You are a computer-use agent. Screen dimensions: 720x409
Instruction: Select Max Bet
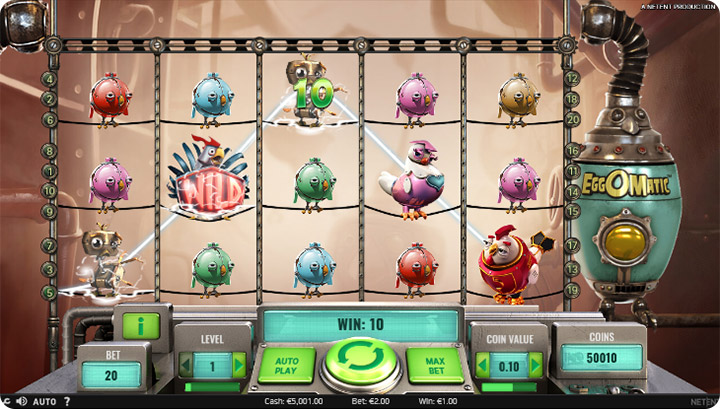tap(435, 363)
